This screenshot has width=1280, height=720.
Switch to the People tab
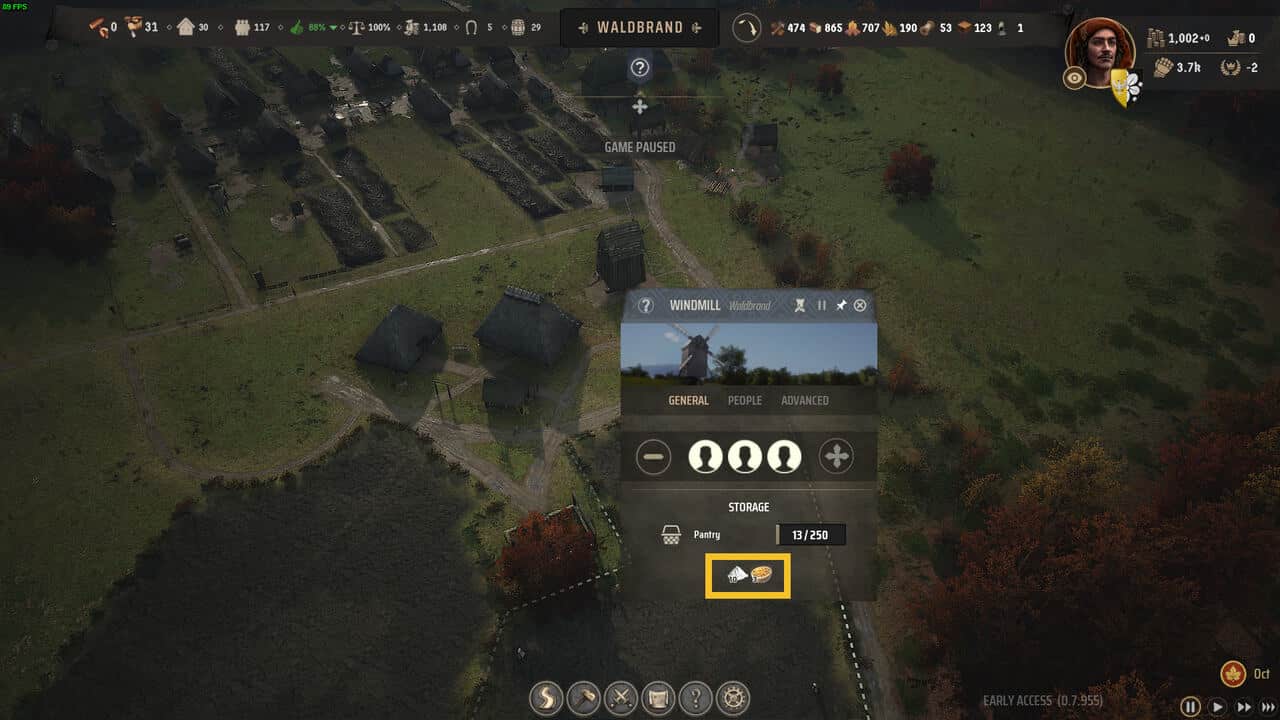pos(744,400)
